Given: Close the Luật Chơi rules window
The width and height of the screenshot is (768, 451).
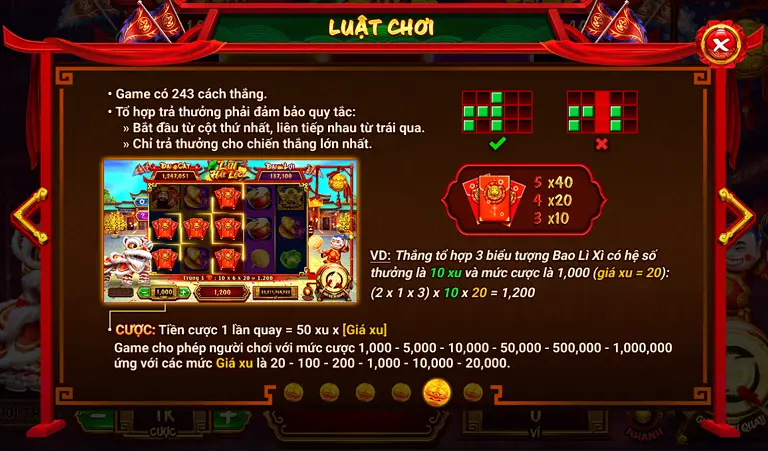Looking at the screenshot, I should 718,44.
